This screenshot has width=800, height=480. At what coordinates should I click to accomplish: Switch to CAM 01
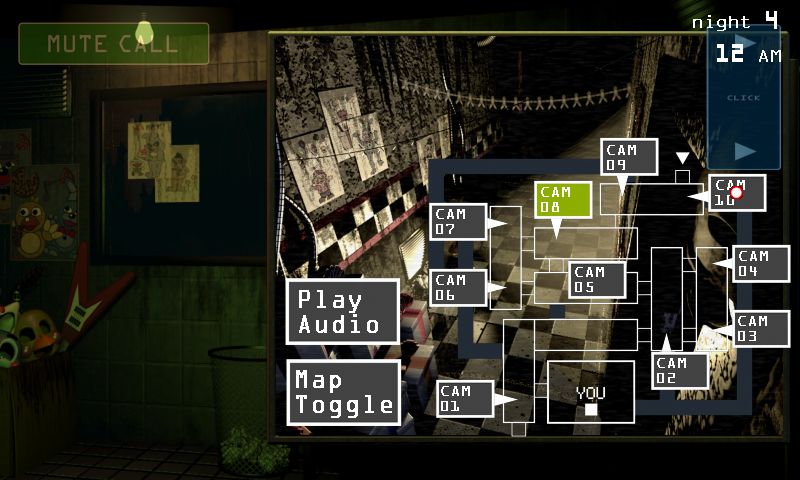465,399
